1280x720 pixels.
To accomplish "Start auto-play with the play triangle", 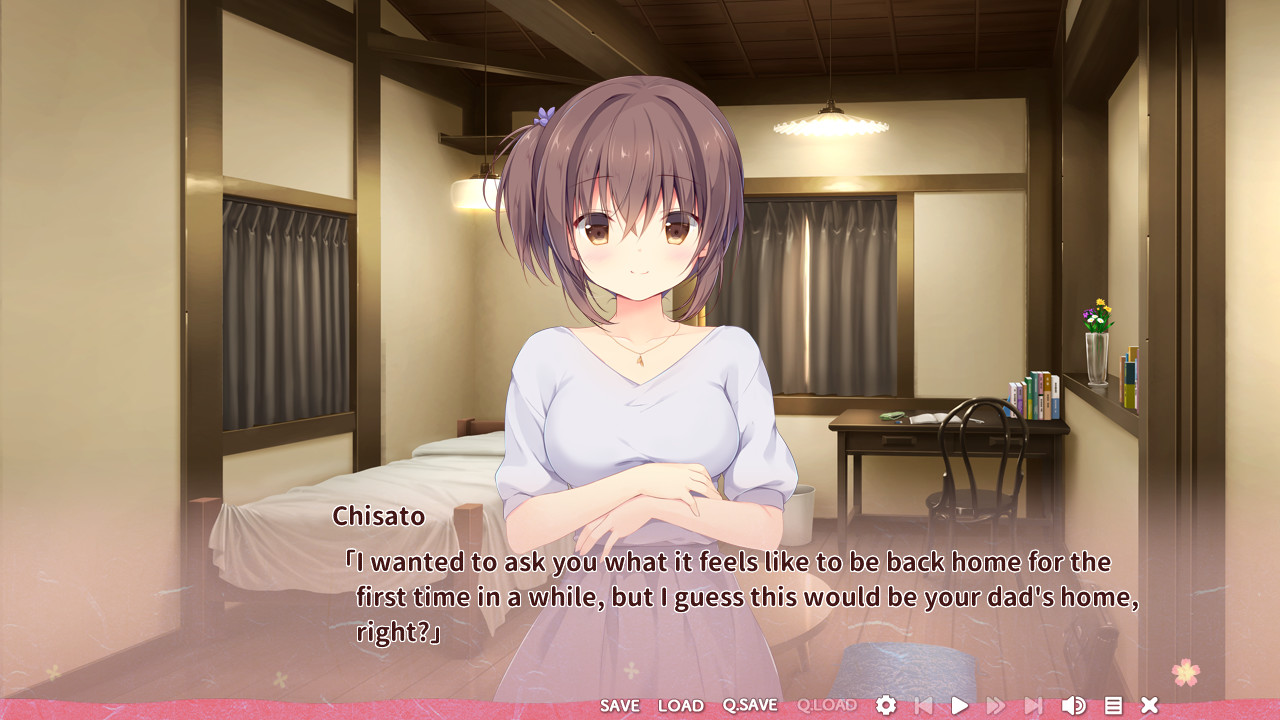I will point(959,706).
